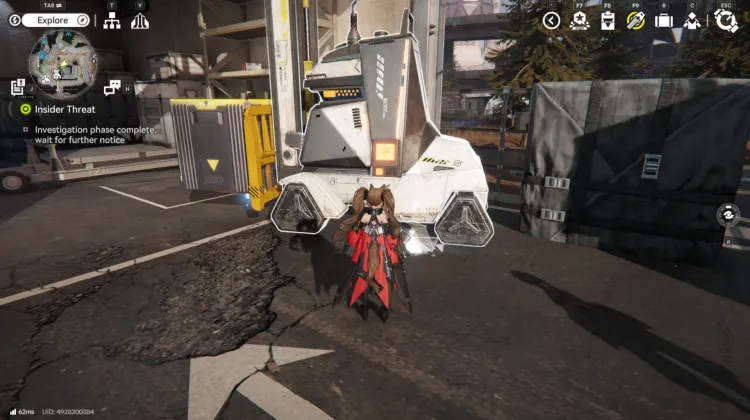Screen dimensions: 750x420
Task: Open the hierarchy tree icon menu
Action: tap(112, 20)
